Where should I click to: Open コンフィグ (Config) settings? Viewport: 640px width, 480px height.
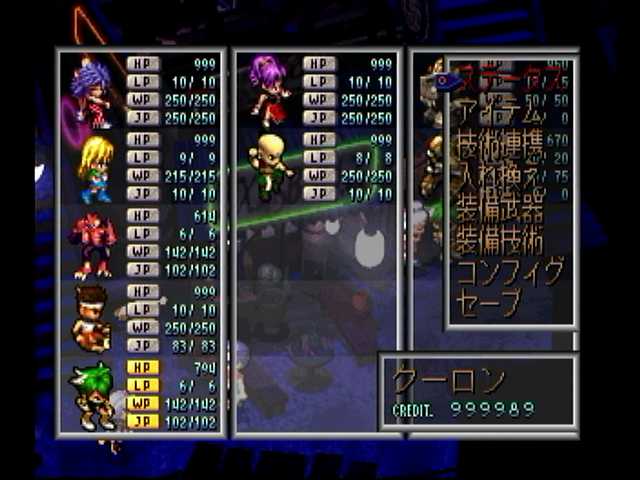509,271
